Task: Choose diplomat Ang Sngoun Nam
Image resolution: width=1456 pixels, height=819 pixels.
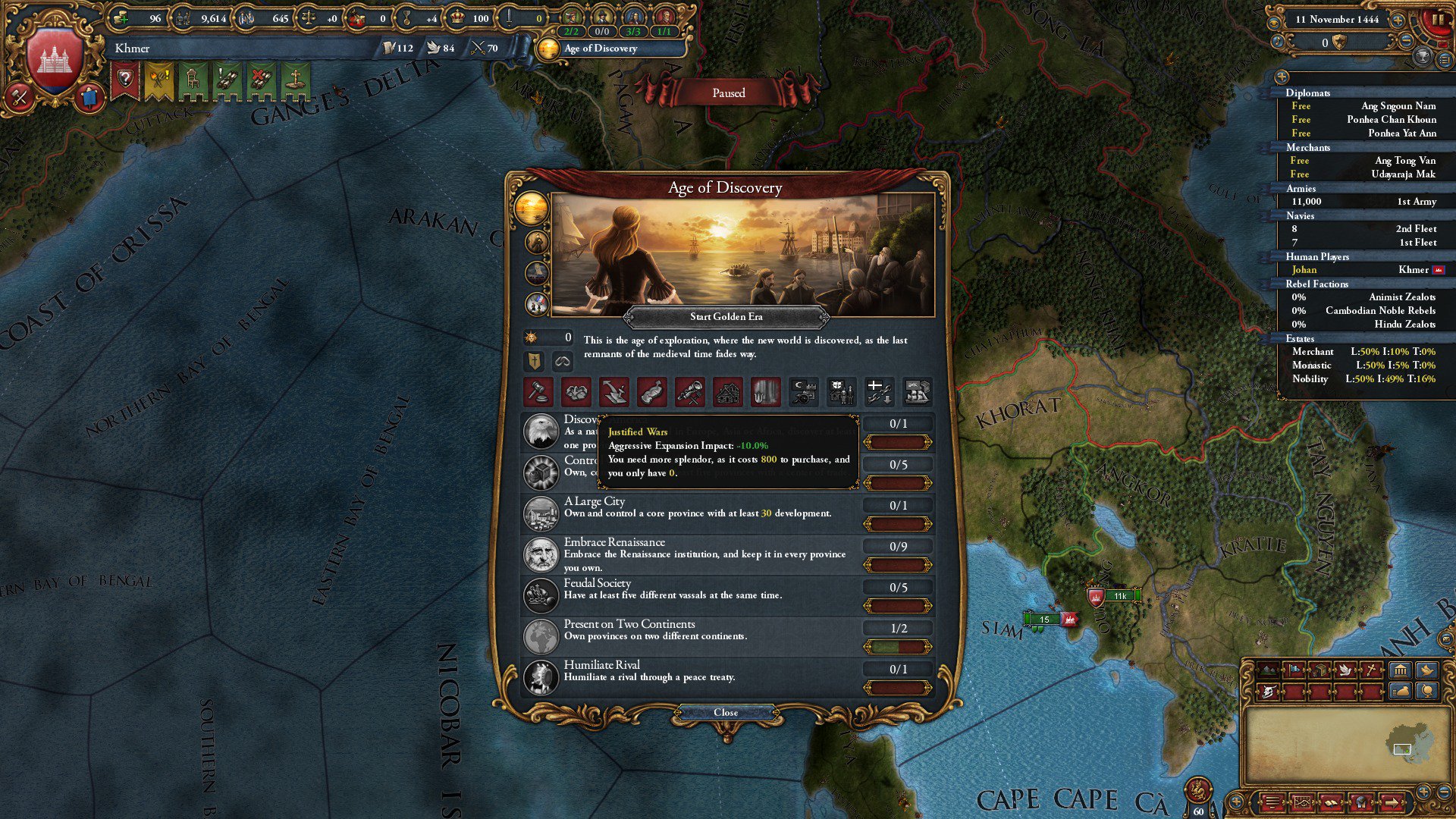Action: click(x=1363, y=106)
